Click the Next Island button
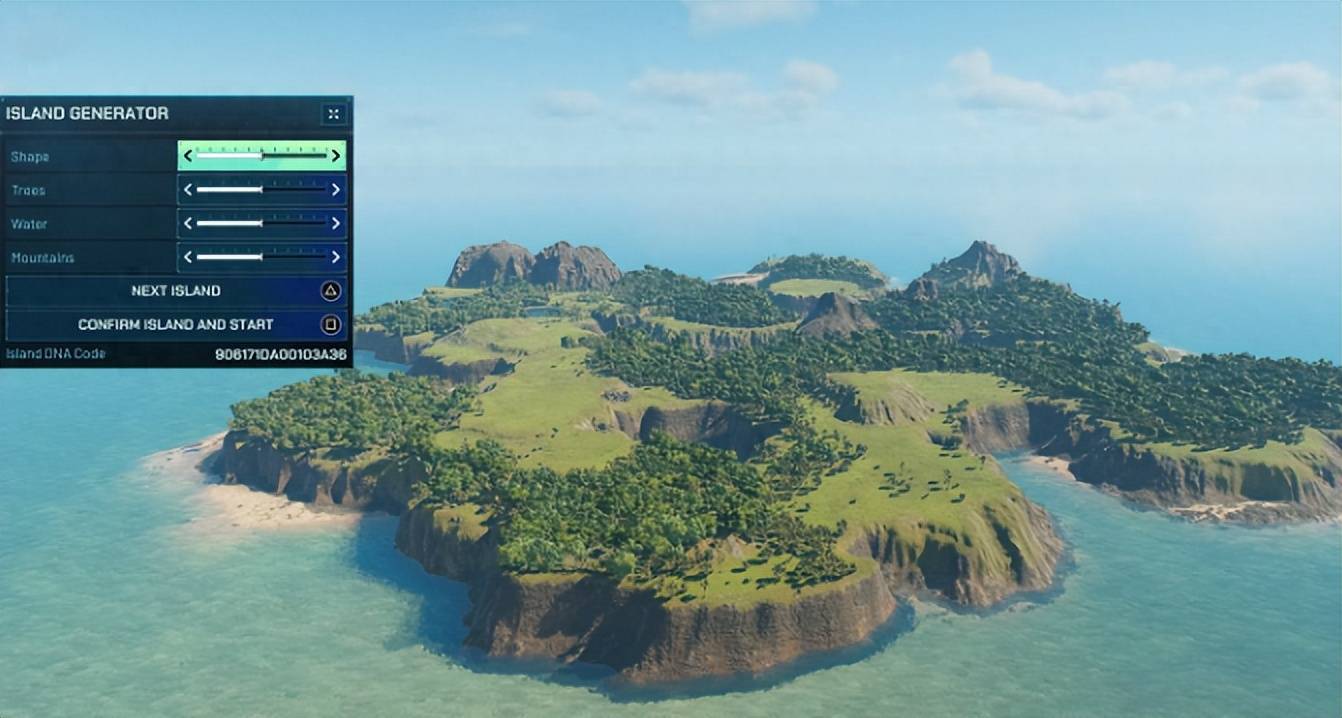This screenshot has width=1342, height=718. point(176,291)
